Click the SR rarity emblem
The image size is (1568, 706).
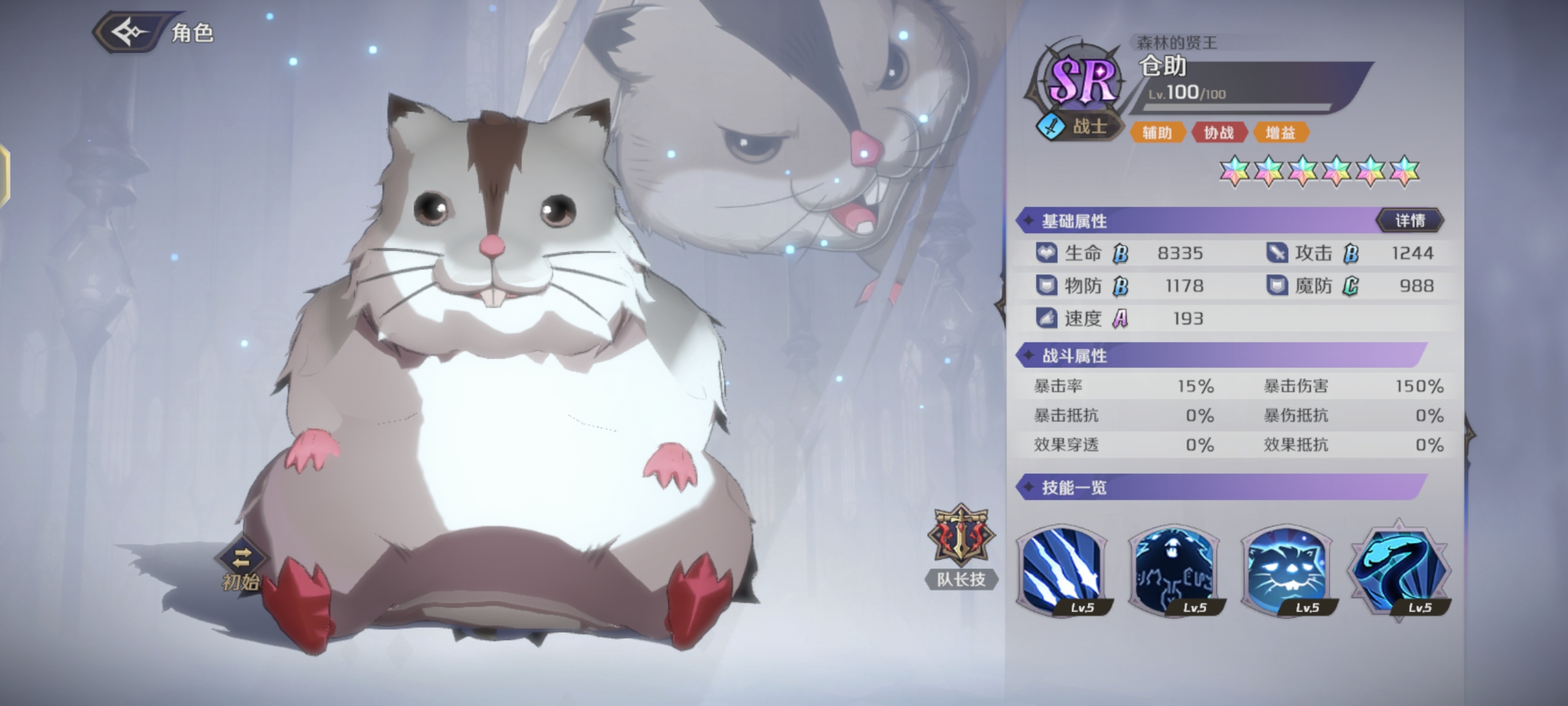[x=1082, y=80]
